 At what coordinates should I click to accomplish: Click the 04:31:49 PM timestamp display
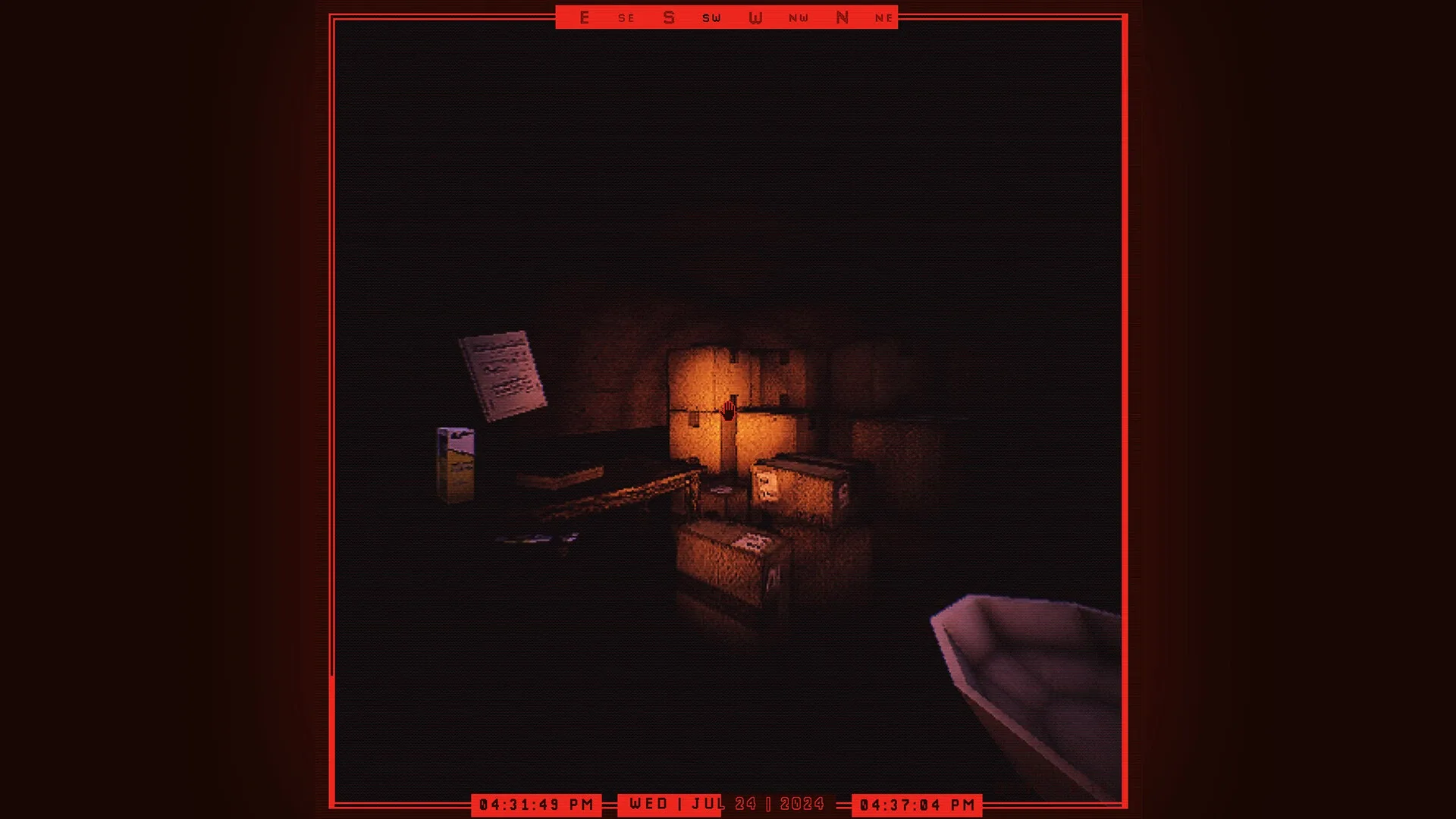(535, 804)
